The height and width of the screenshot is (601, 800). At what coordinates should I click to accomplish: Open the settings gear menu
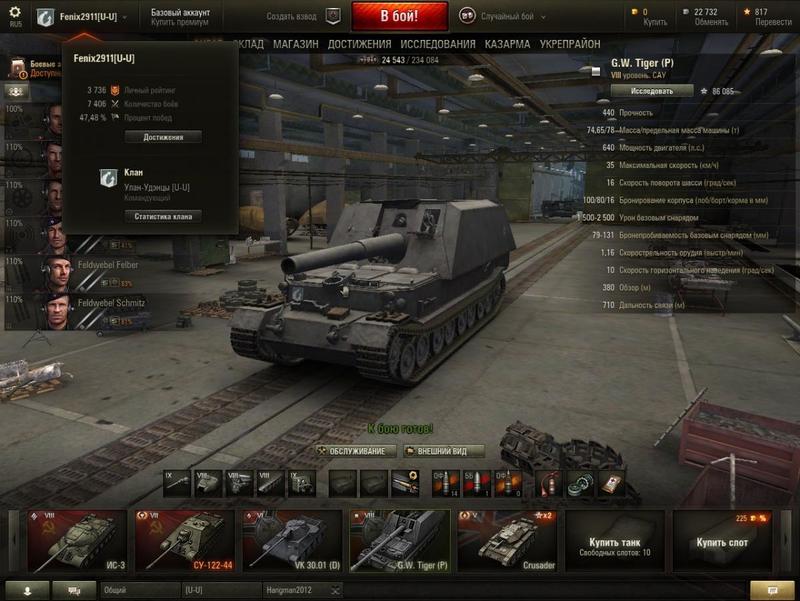click(14, 13)
